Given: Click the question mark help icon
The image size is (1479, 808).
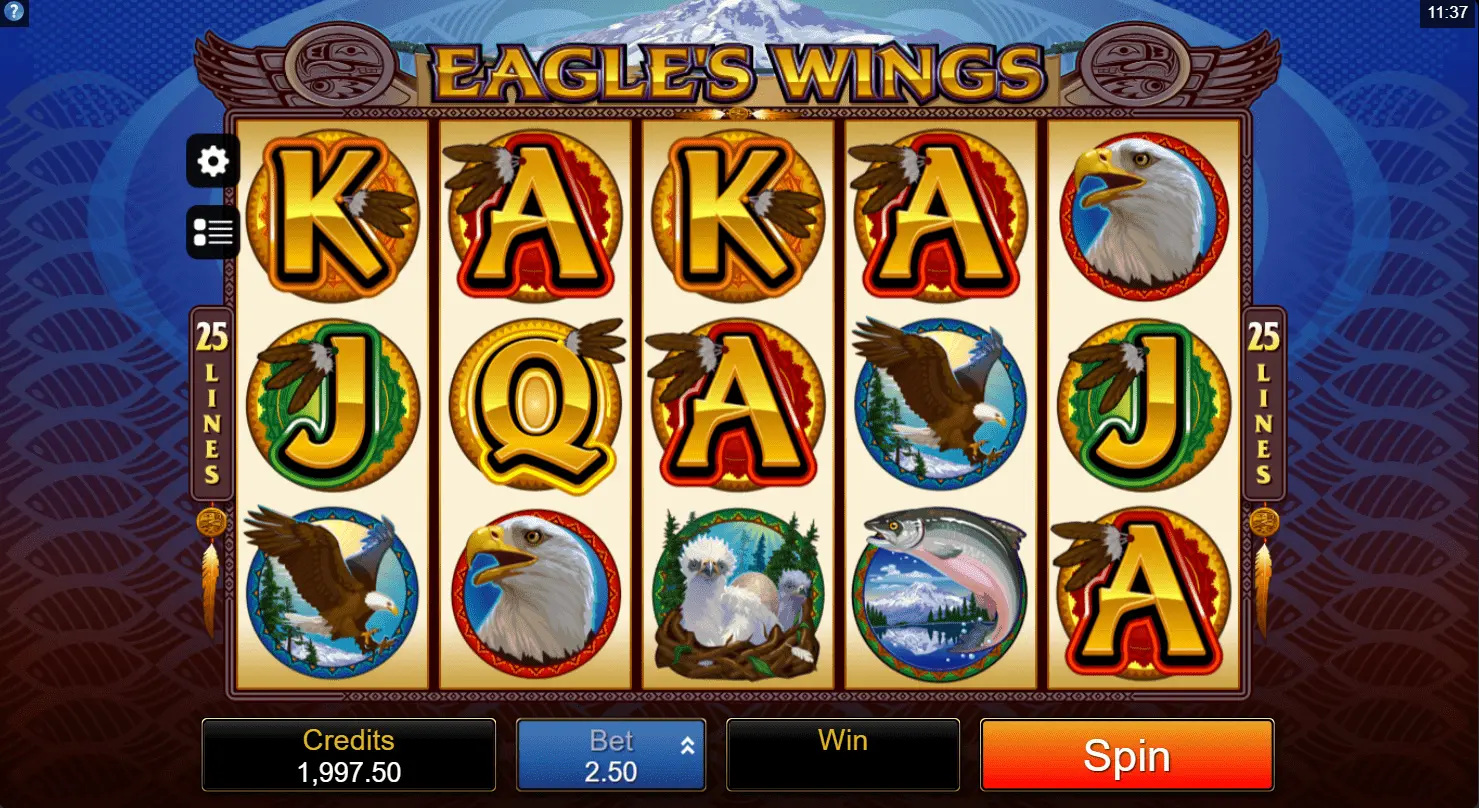Looking at the screenshot, I should coord(12,12).
